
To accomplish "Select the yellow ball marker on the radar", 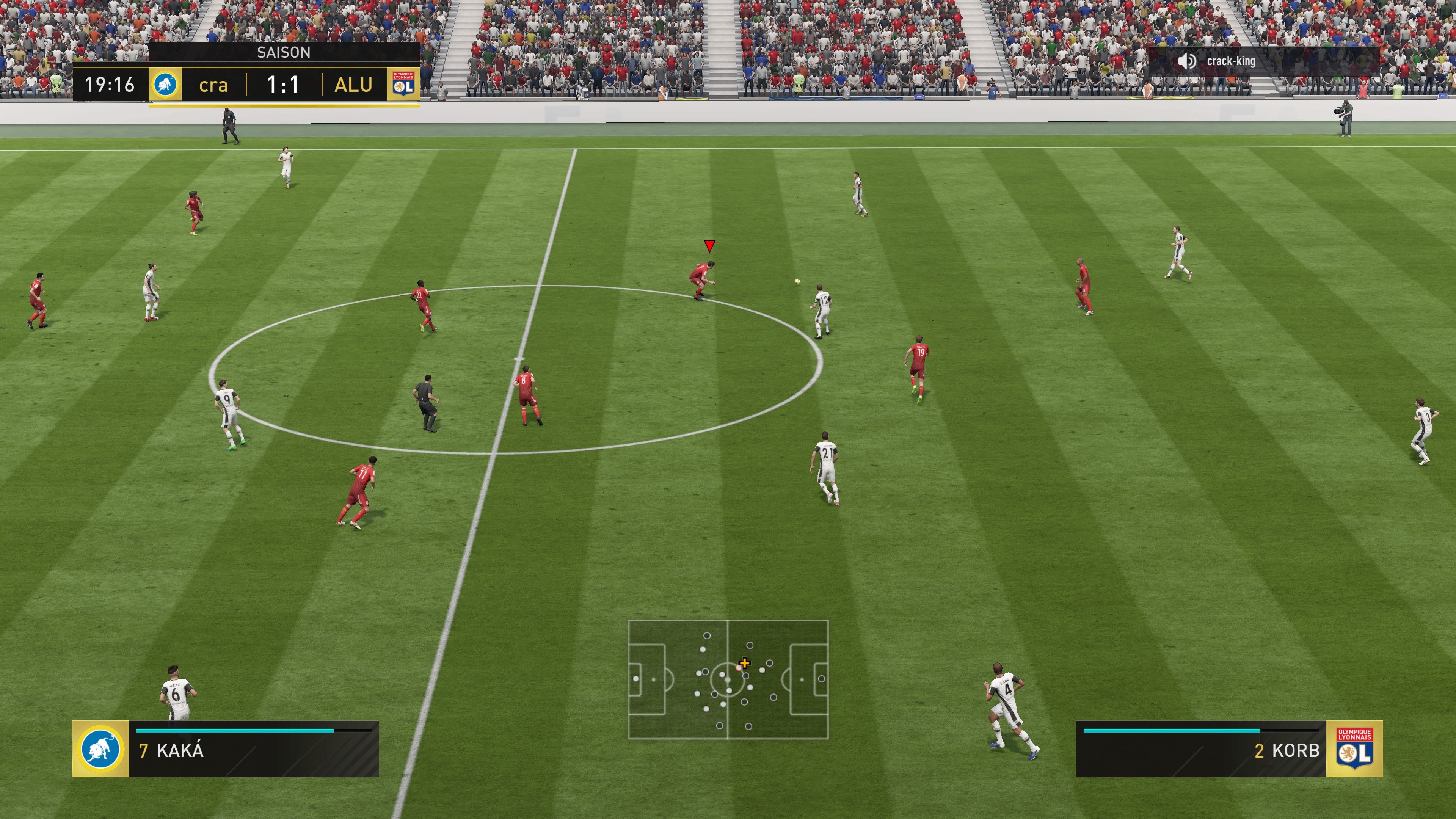I will pos(744,664).
